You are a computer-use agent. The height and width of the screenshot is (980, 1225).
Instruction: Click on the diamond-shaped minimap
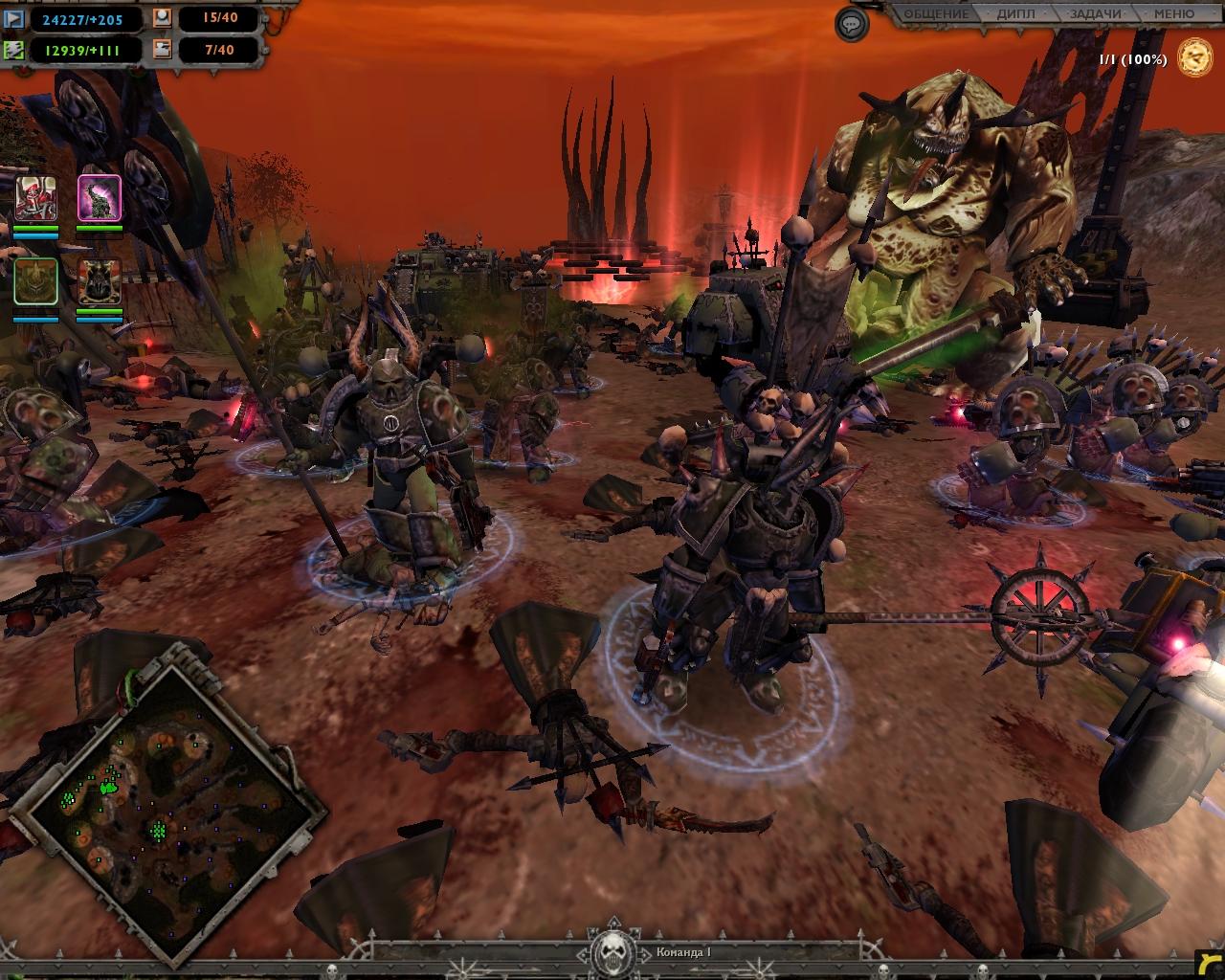pos(168,802)
